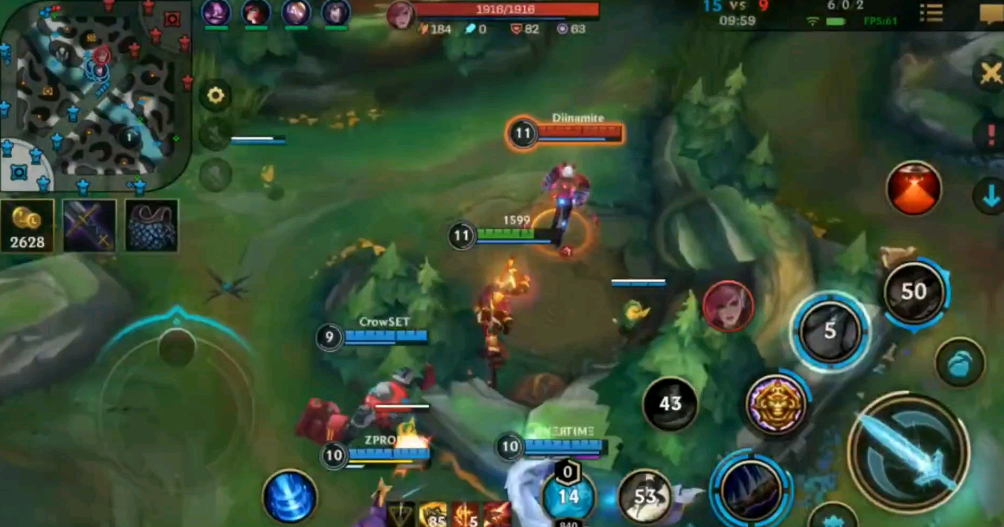Activate the ability showing 50 cooldown
The height and width of the screenshot is (527, 1004).
913,292
